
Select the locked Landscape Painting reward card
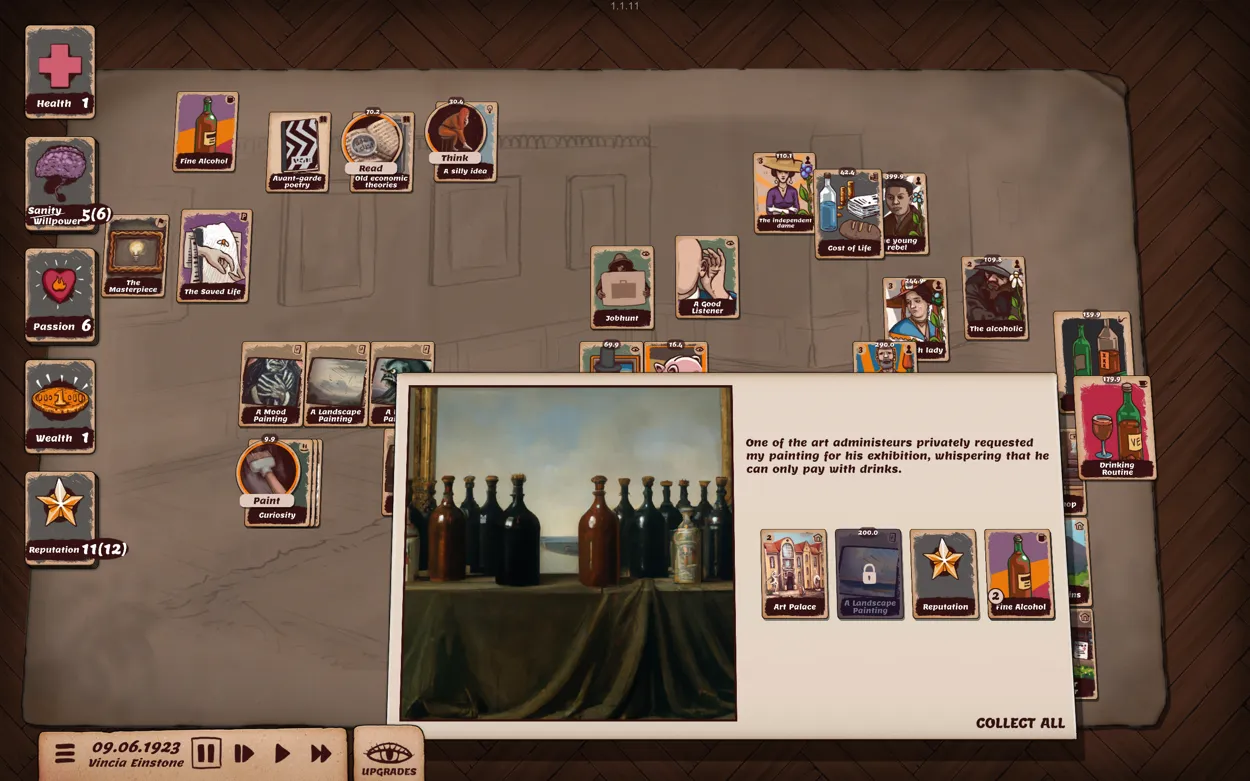coord(868,573)
